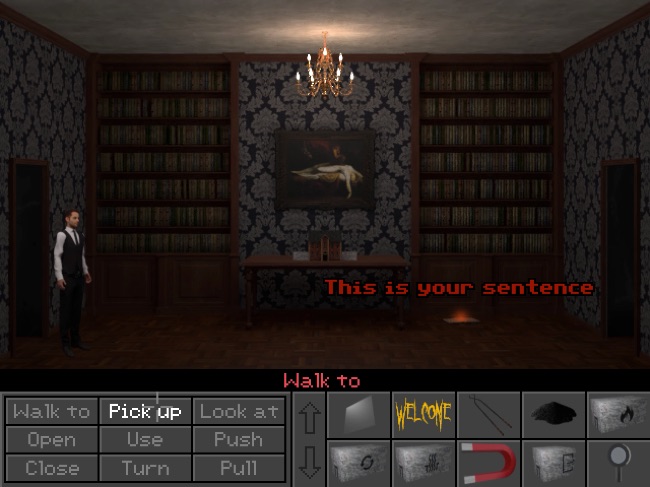Select the black powder pile item
Screen dimensions: 650x487
pos(551,413)
